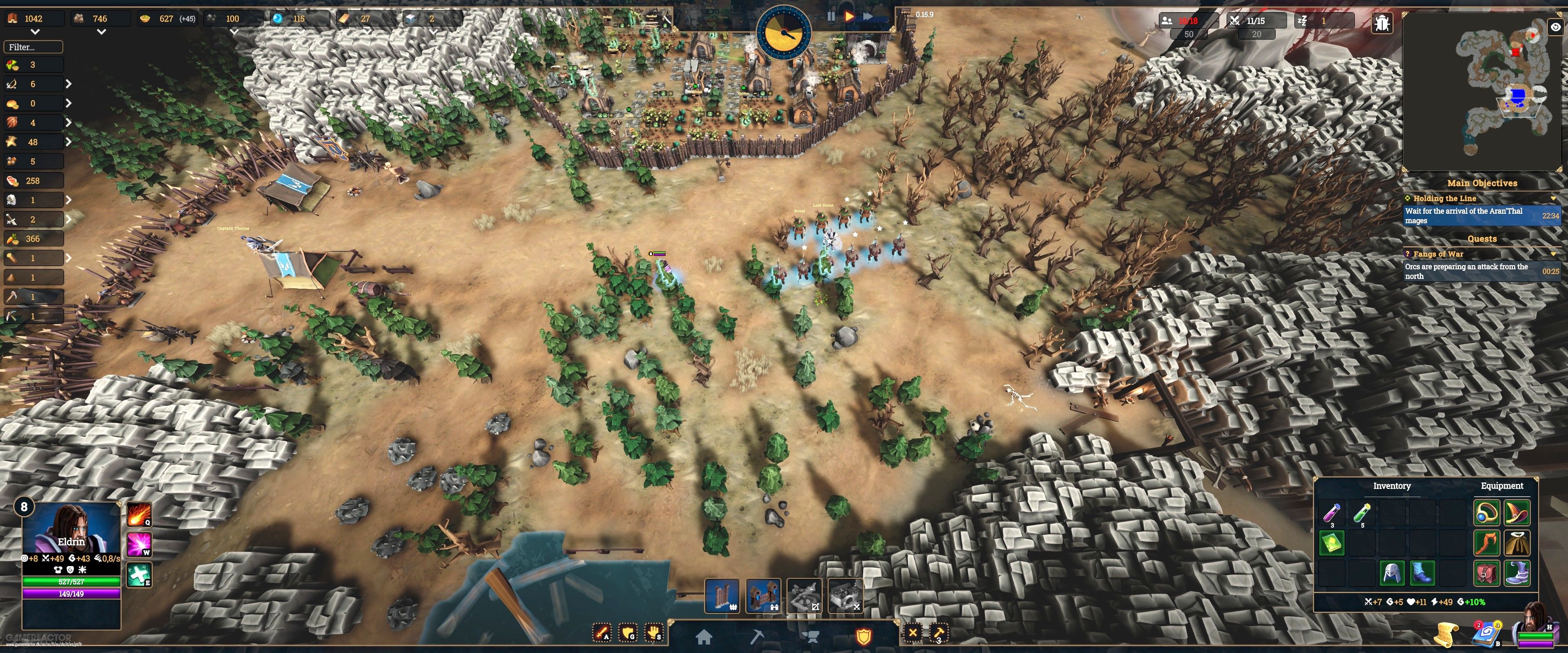Viewport: 1568px width, 653px height.
Task: Pause the game with the pause button
Action: [831, 16]
